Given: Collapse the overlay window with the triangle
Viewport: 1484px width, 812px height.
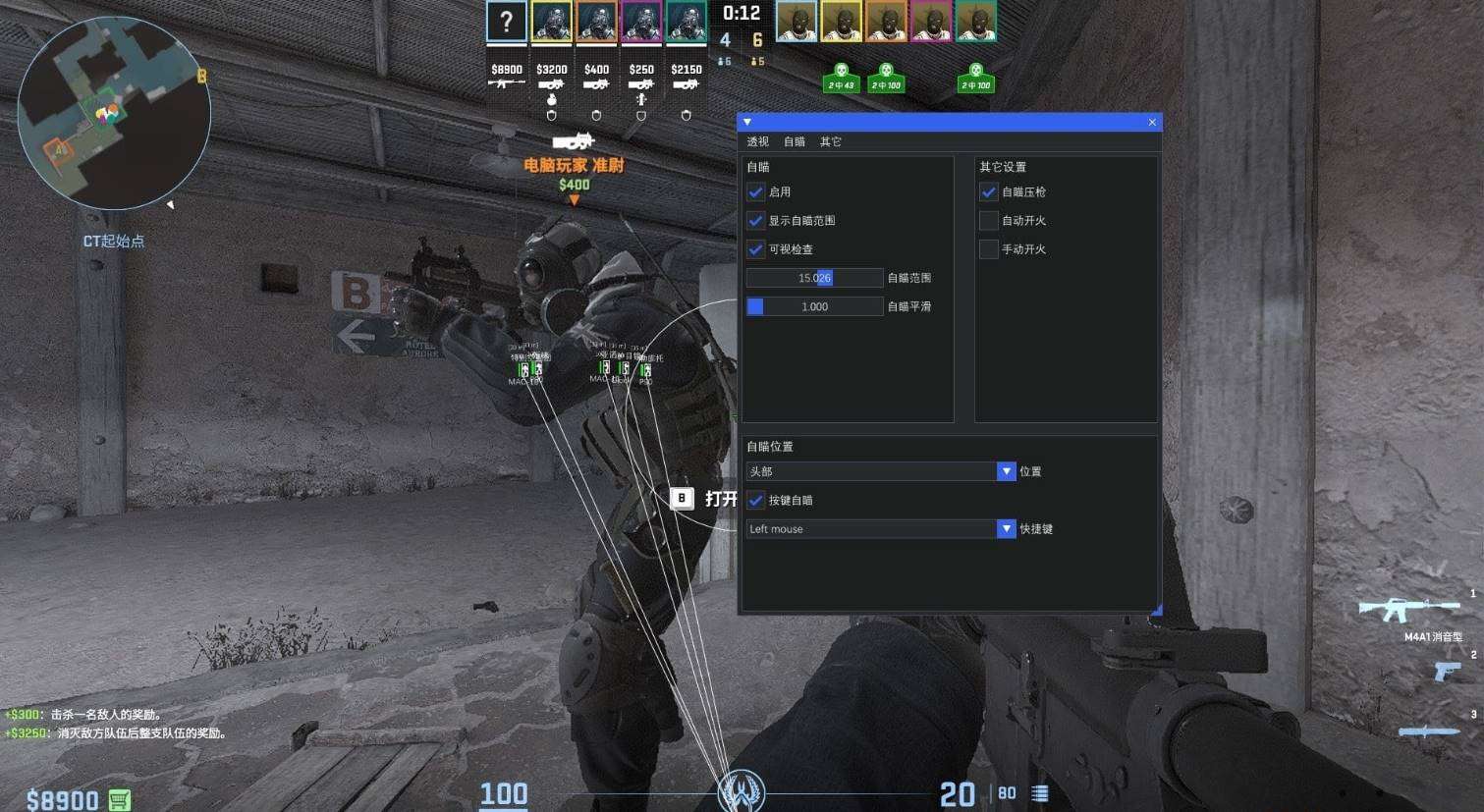Looking at the screenshot, I should click(x=747, y=122).
